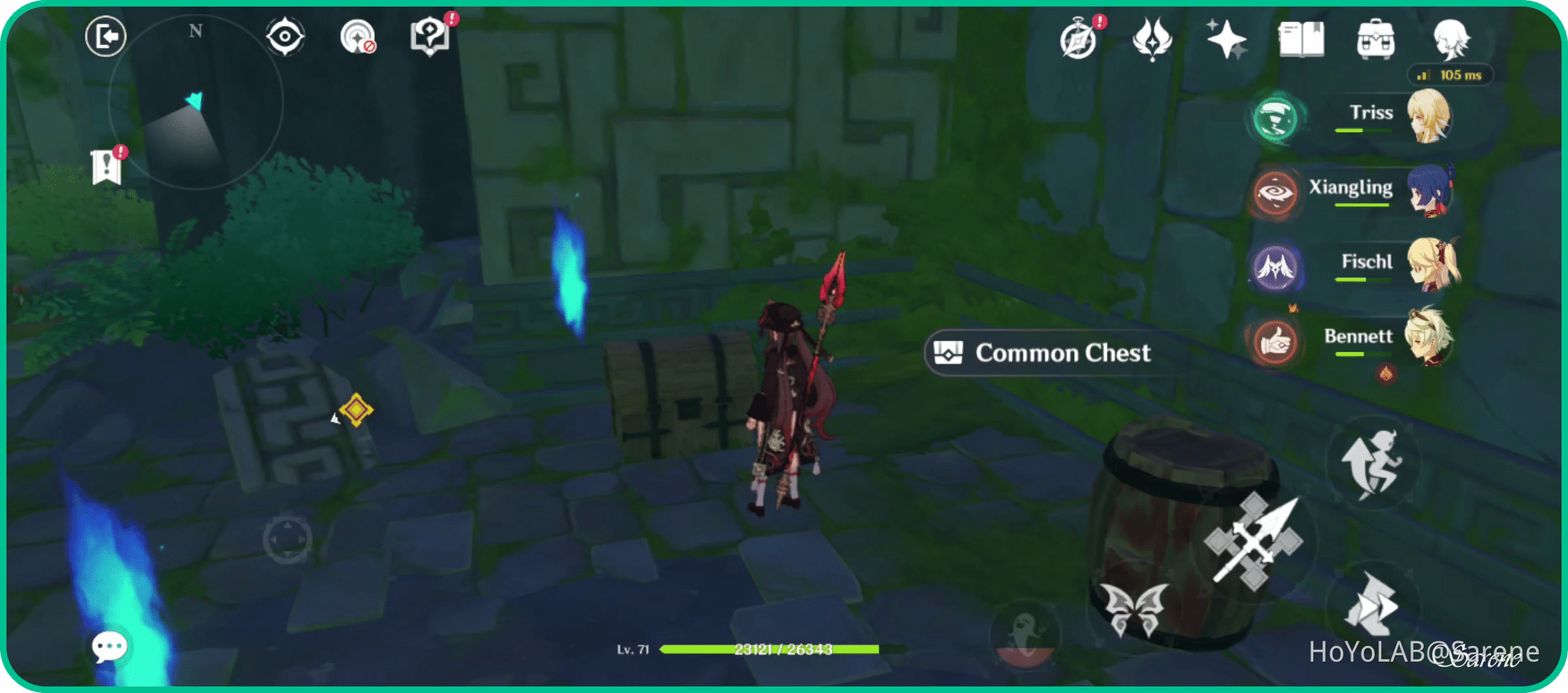The height and width of the screenshot is (693, 1568).
Task: Open the inventory bag
Action: [x=1375, y=40]
